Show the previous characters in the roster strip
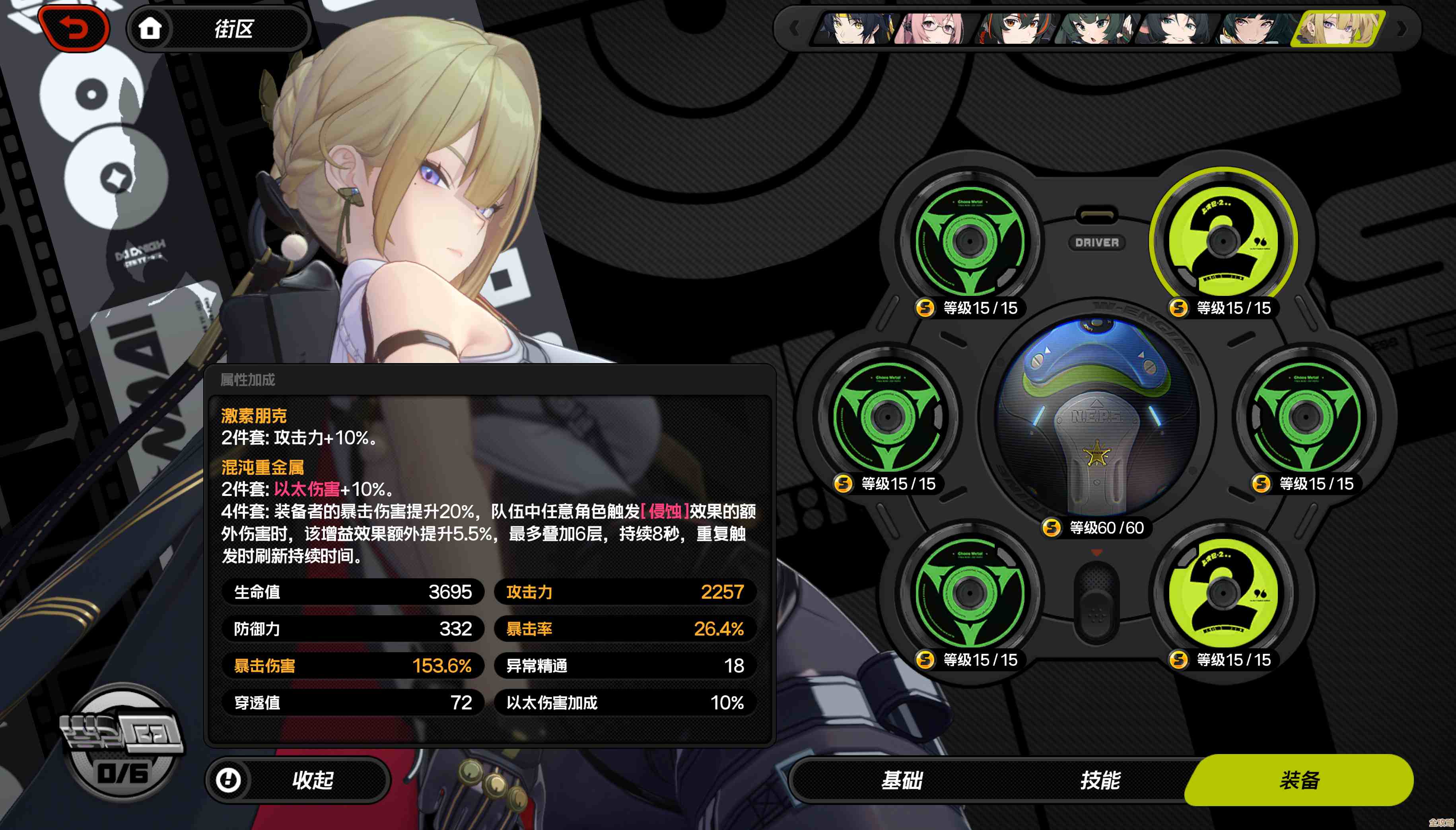The height and width of the screenshot is (830, 1456). [794, 29]
